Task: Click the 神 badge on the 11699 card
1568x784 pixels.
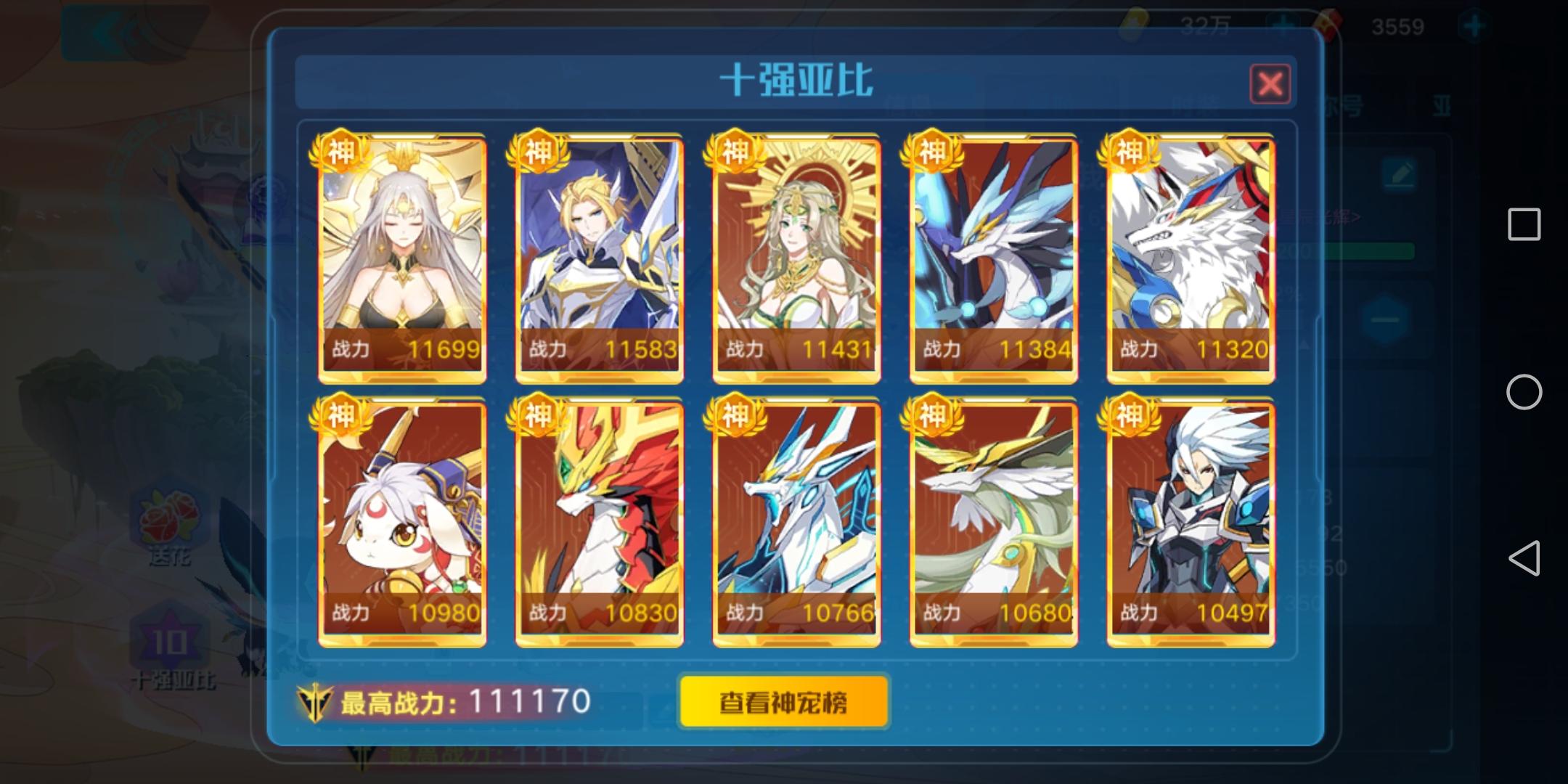Action: 341,152
